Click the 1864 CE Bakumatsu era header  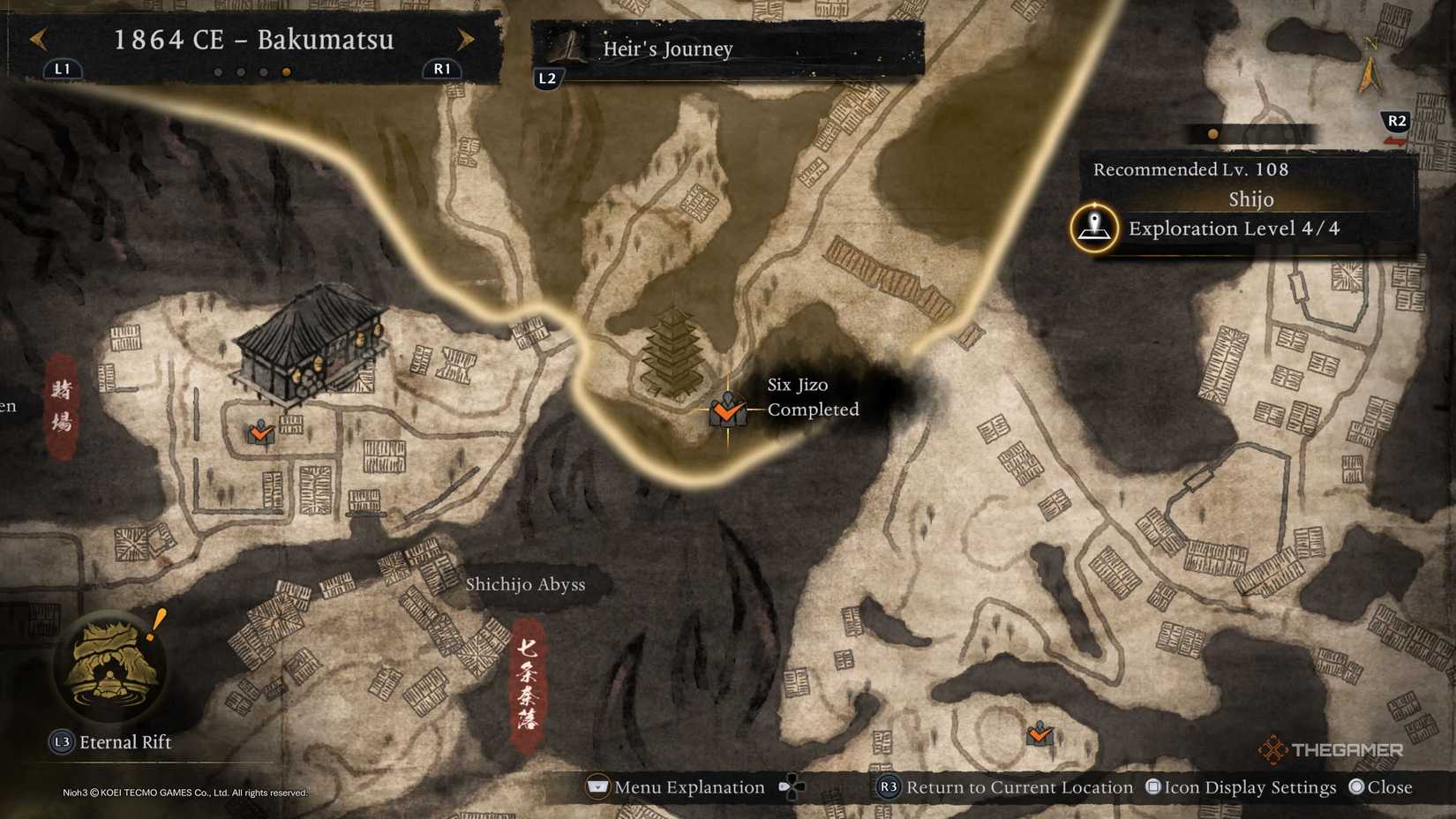tap(254, 40)
